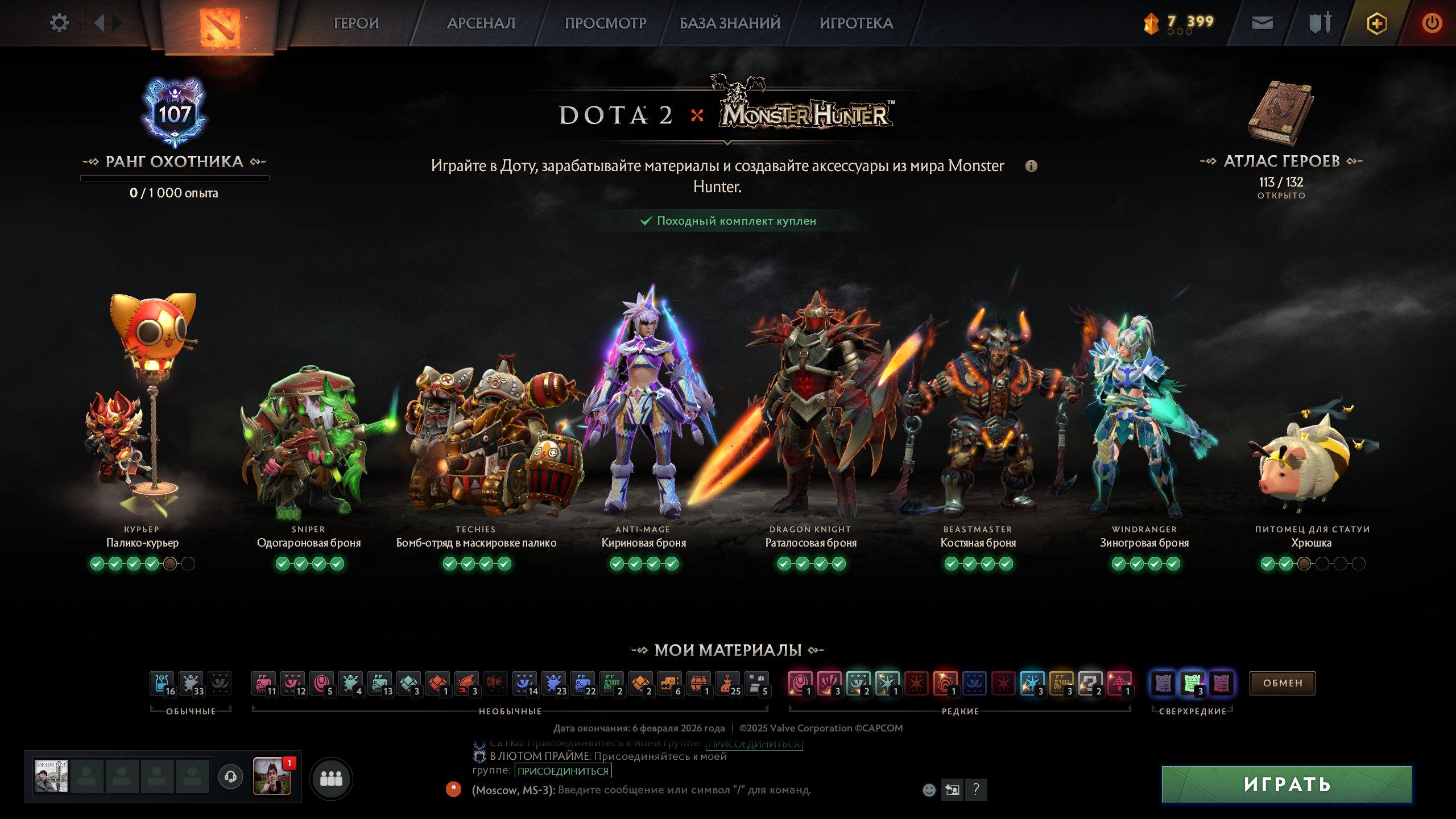Click the orange shards currency icon

(x=1151, y=22)
